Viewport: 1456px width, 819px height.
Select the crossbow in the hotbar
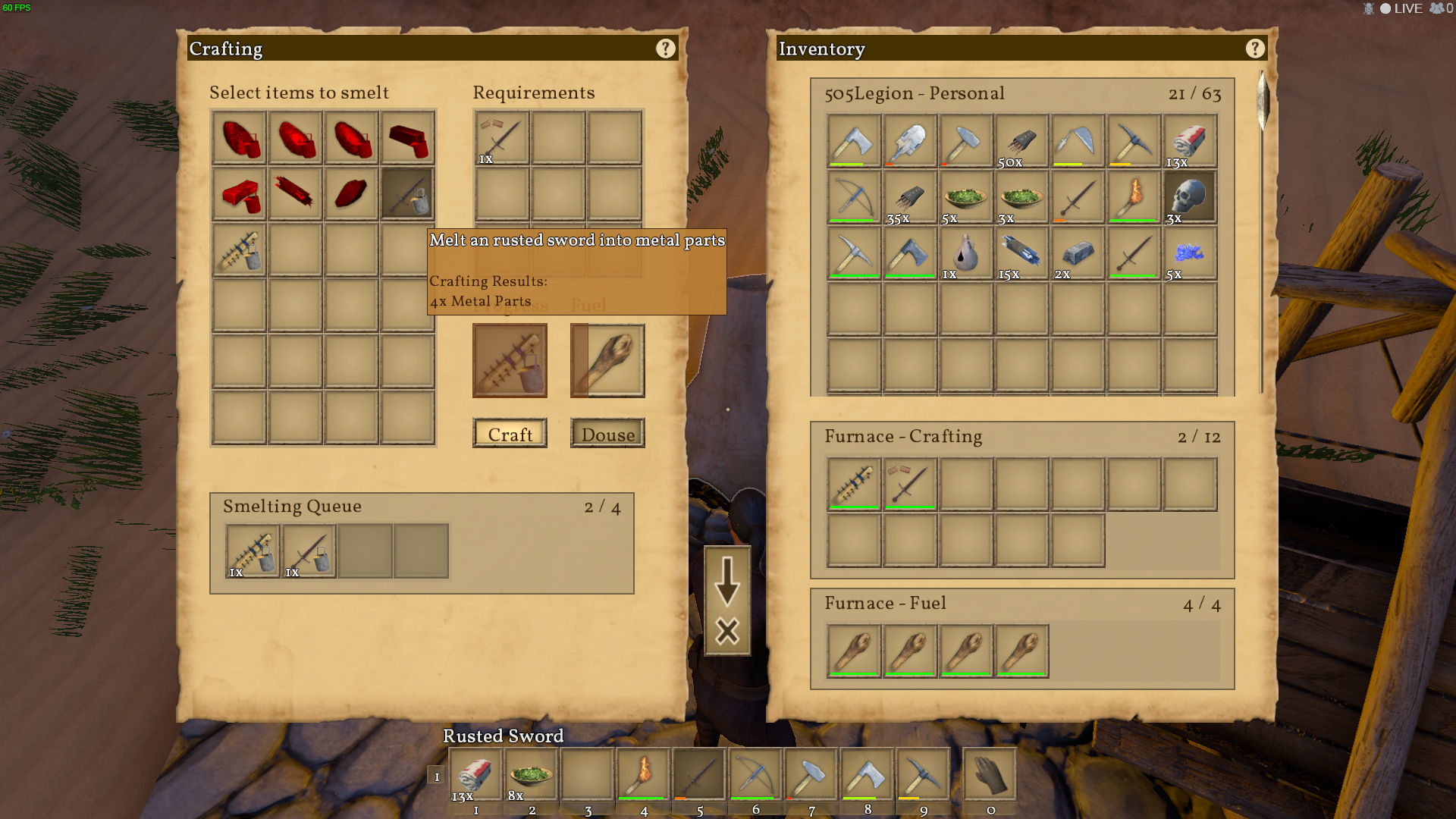[755, 773]
